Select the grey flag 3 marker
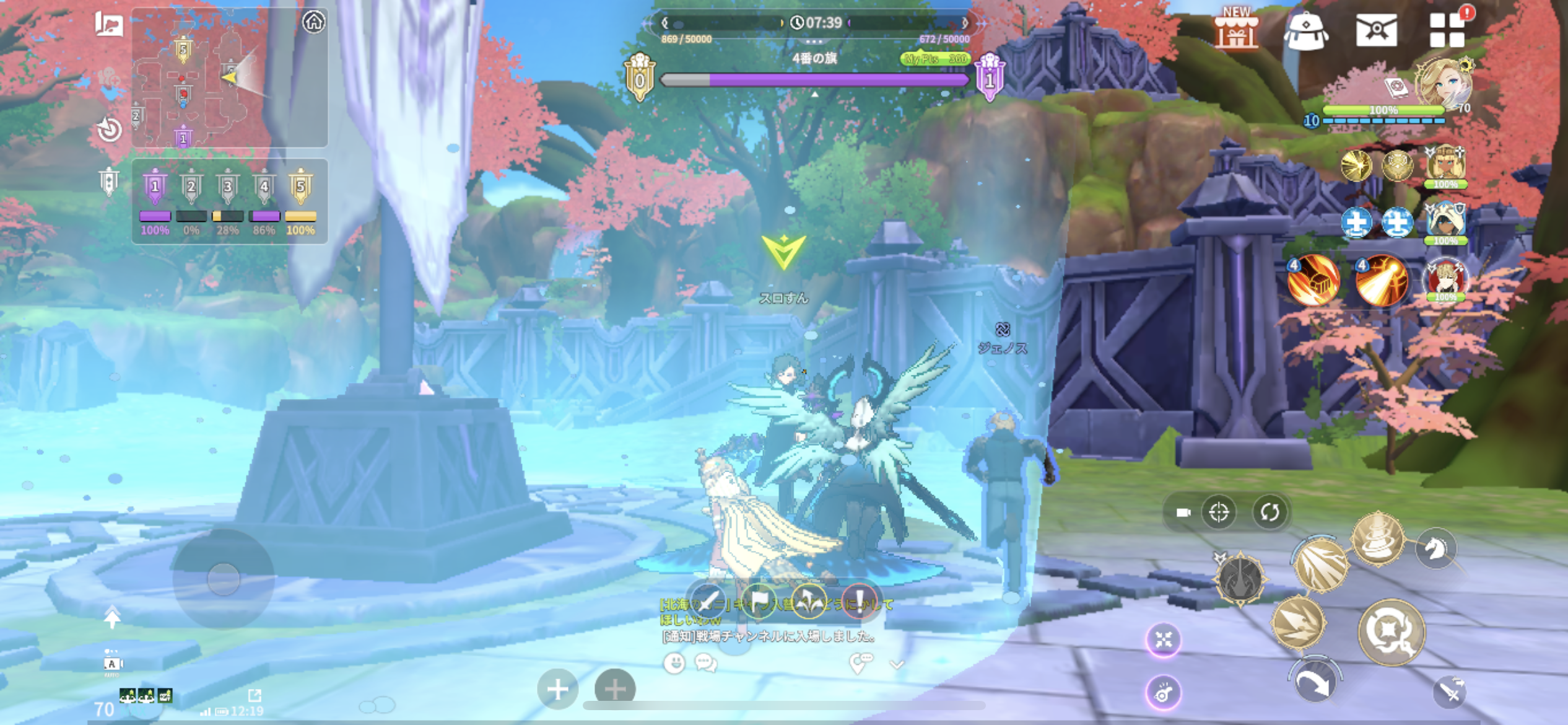Screen dimensions: 1568x725 click(228, 187)
